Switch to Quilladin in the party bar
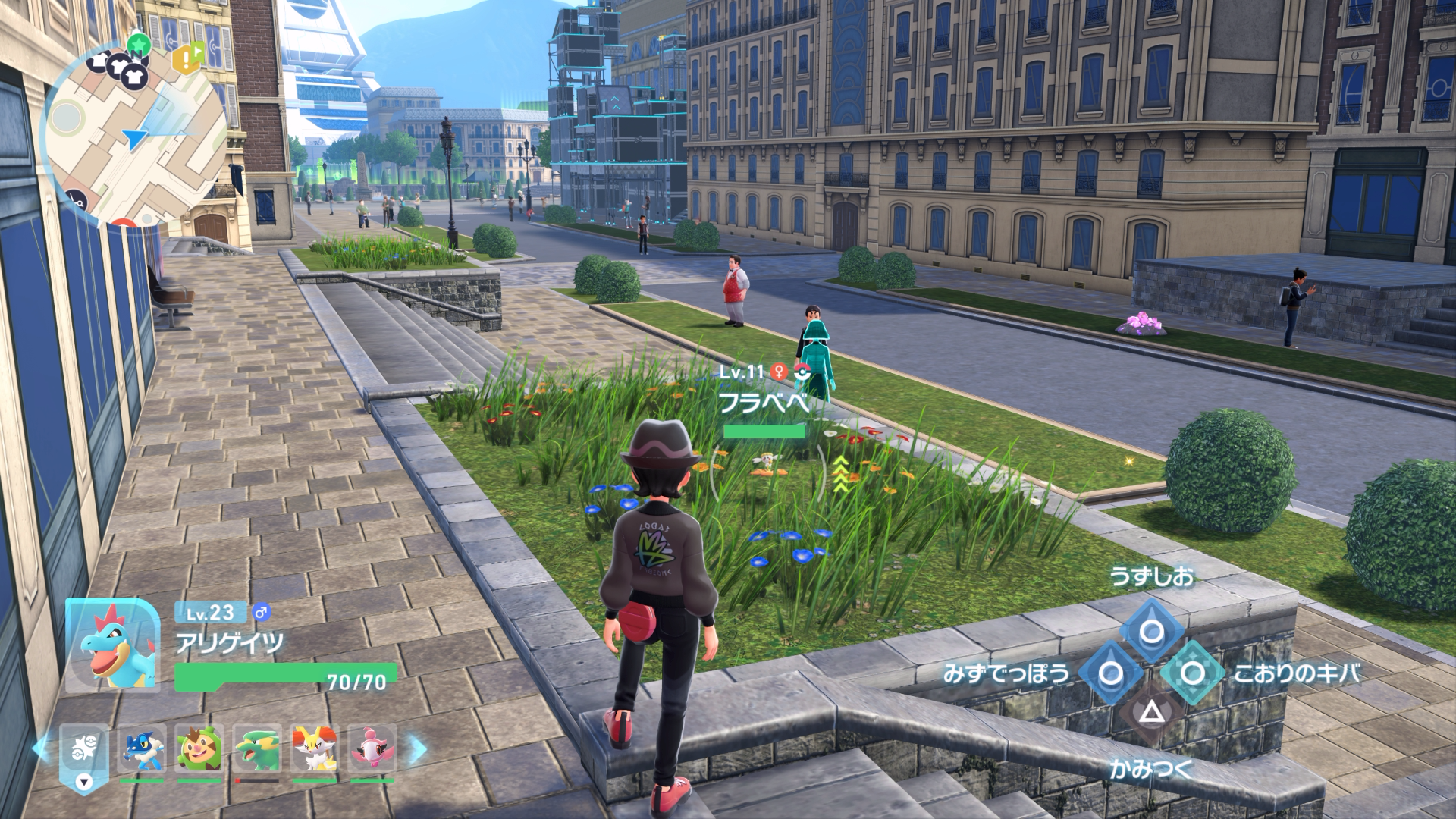The height and width of the screenshot is (819, 1456). (199, 750)
